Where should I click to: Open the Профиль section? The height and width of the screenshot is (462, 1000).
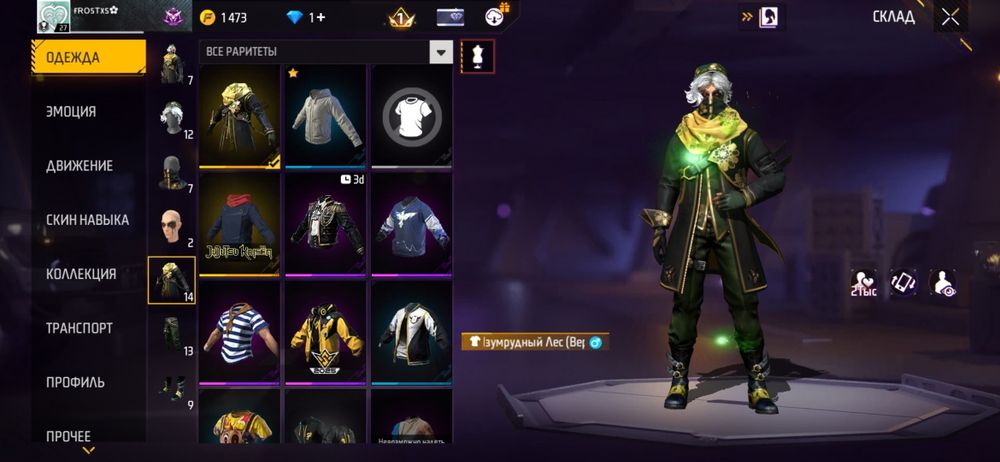click(75, 382)
